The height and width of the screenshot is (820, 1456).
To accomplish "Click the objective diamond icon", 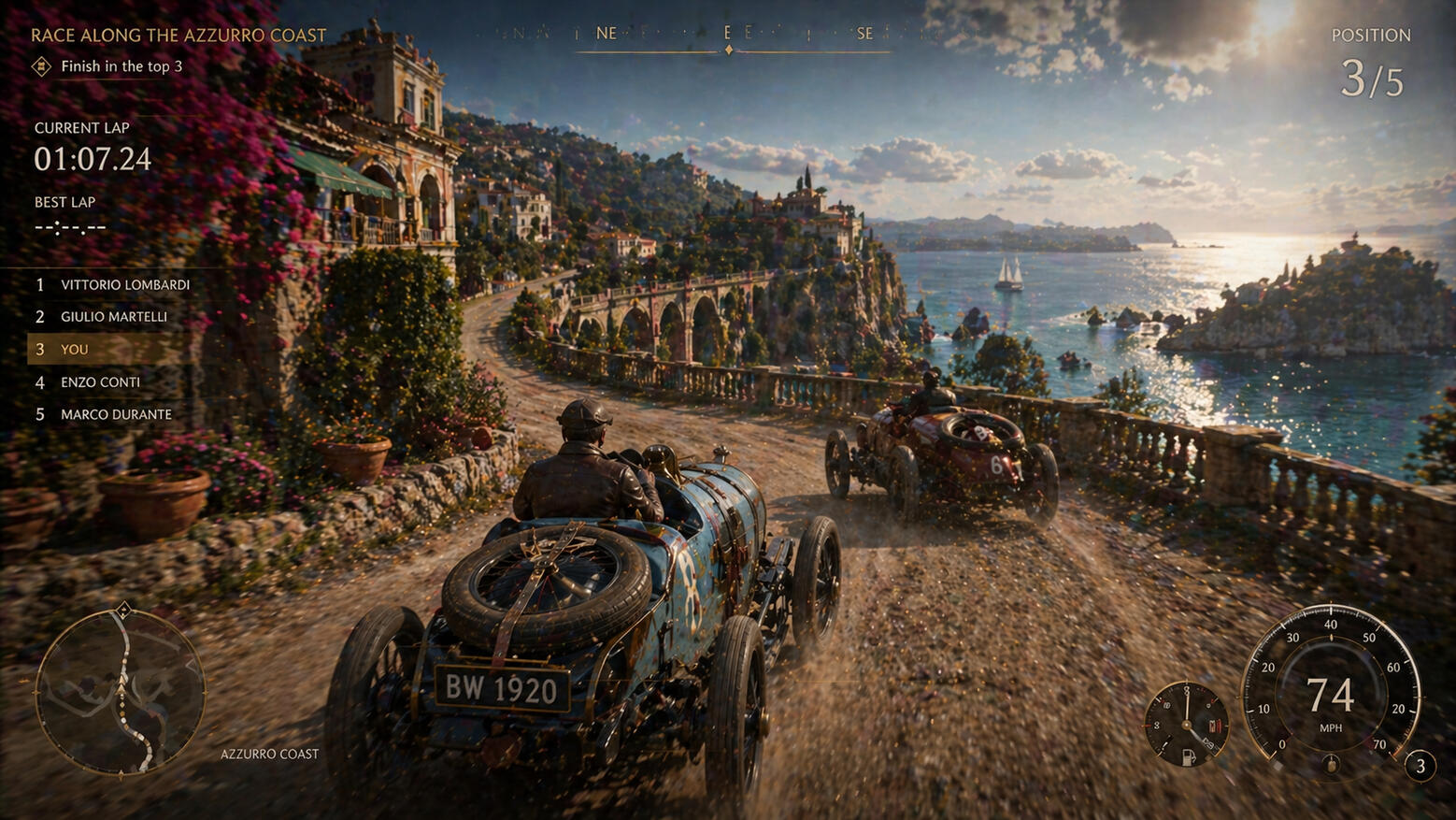I will (x=41, y=66).
